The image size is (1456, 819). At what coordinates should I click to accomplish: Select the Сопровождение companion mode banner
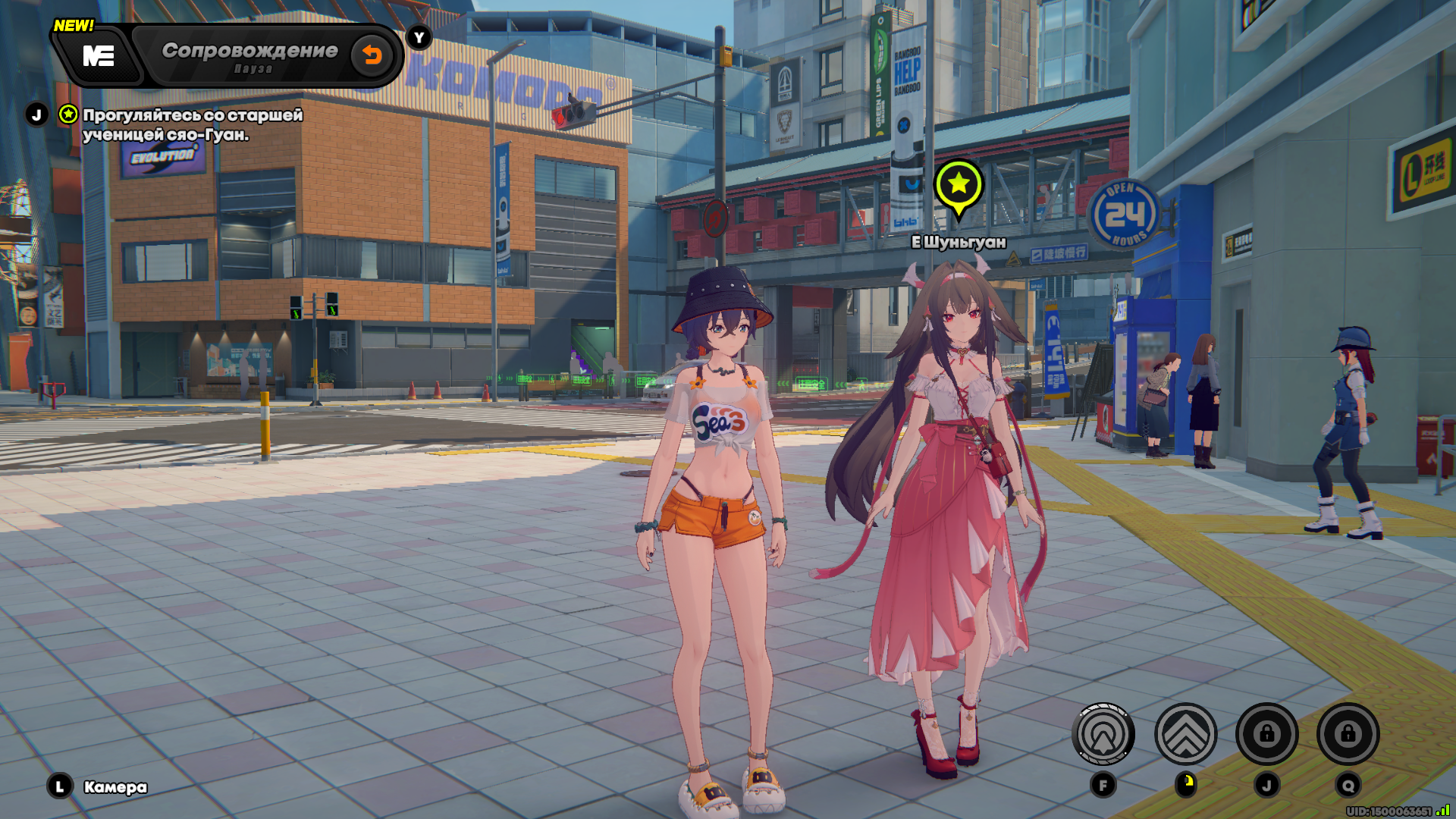249,55
